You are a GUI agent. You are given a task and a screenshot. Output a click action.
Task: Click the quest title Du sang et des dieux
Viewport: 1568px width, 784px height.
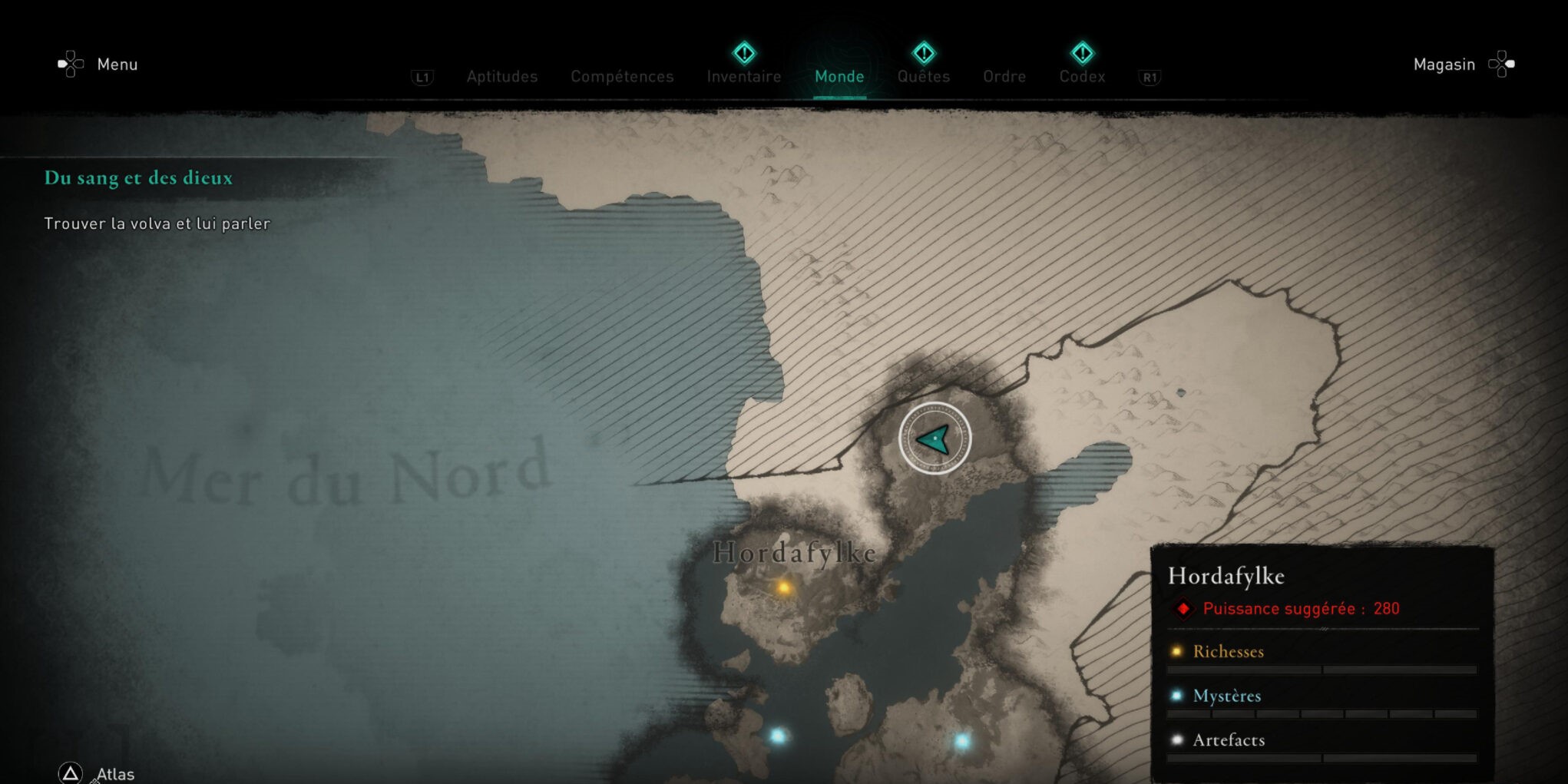[x=139, y=178]
